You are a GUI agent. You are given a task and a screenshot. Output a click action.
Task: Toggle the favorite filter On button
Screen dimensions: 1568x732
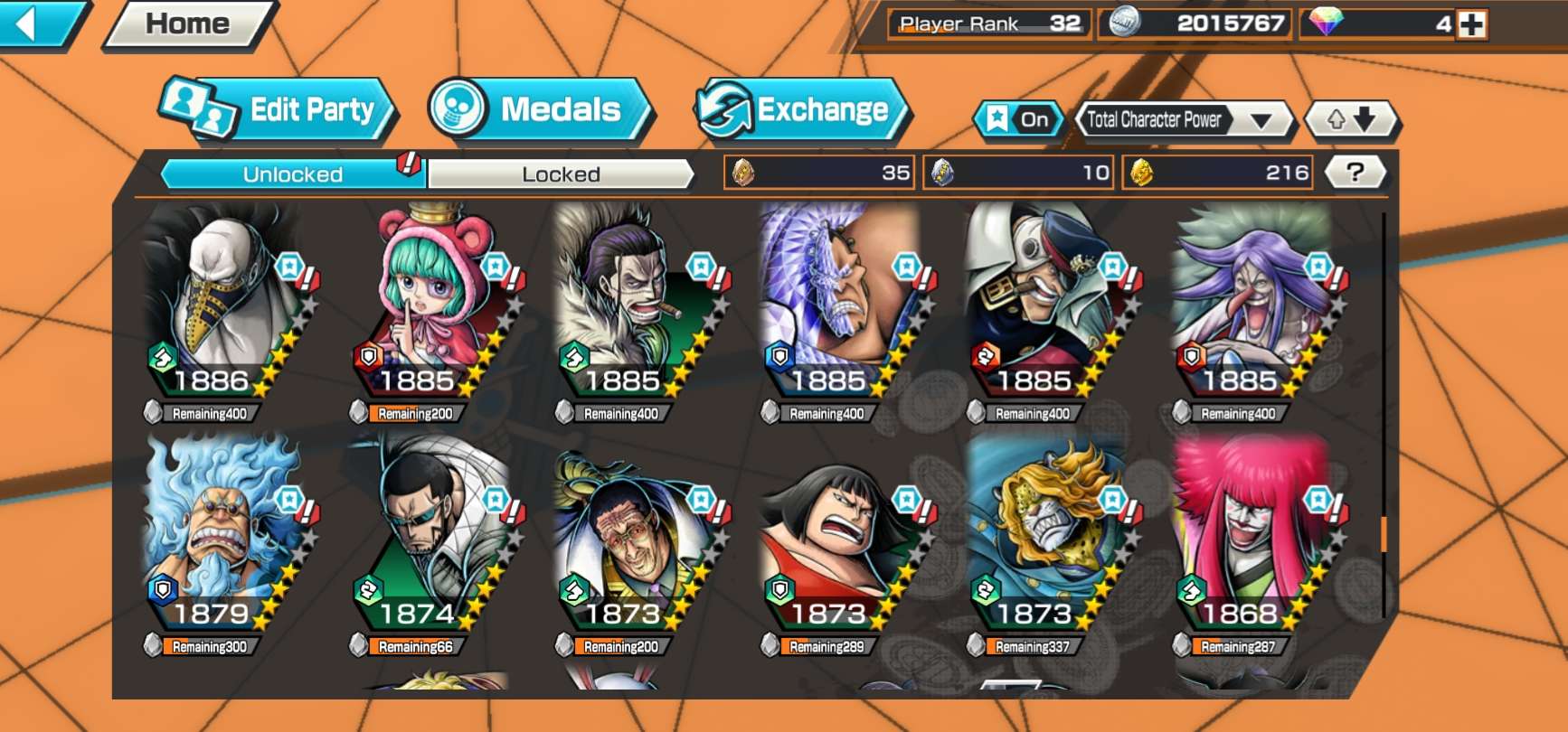1019,119
